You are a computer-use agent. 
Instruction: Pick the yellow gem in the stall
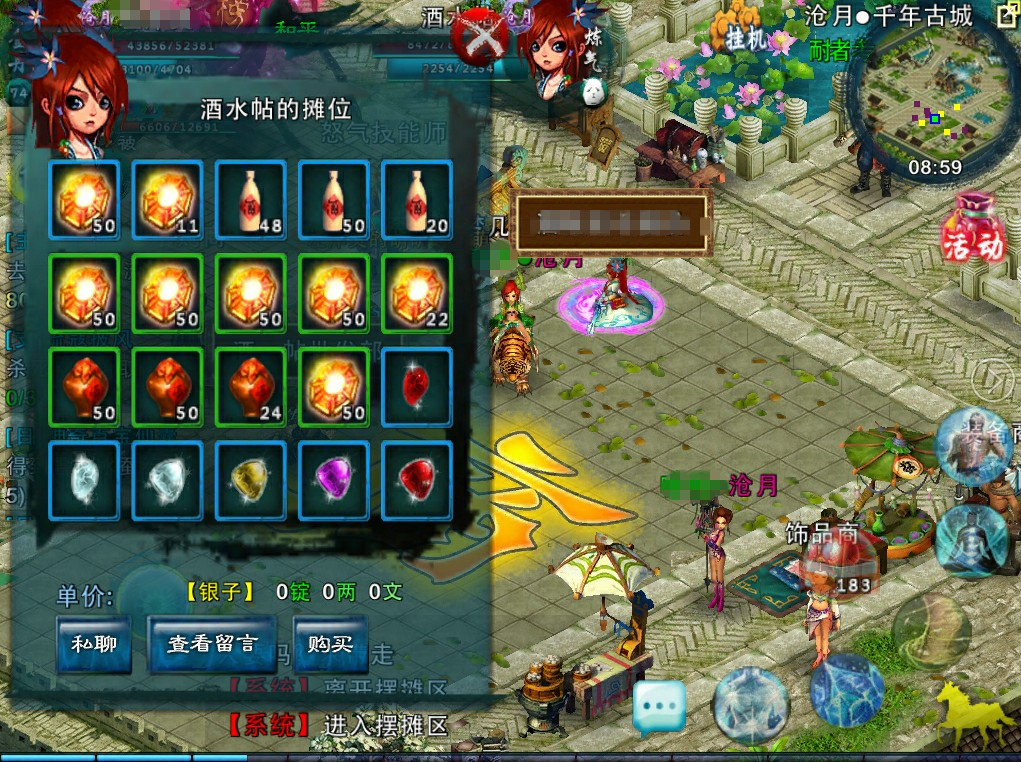[x=250, y=480]
